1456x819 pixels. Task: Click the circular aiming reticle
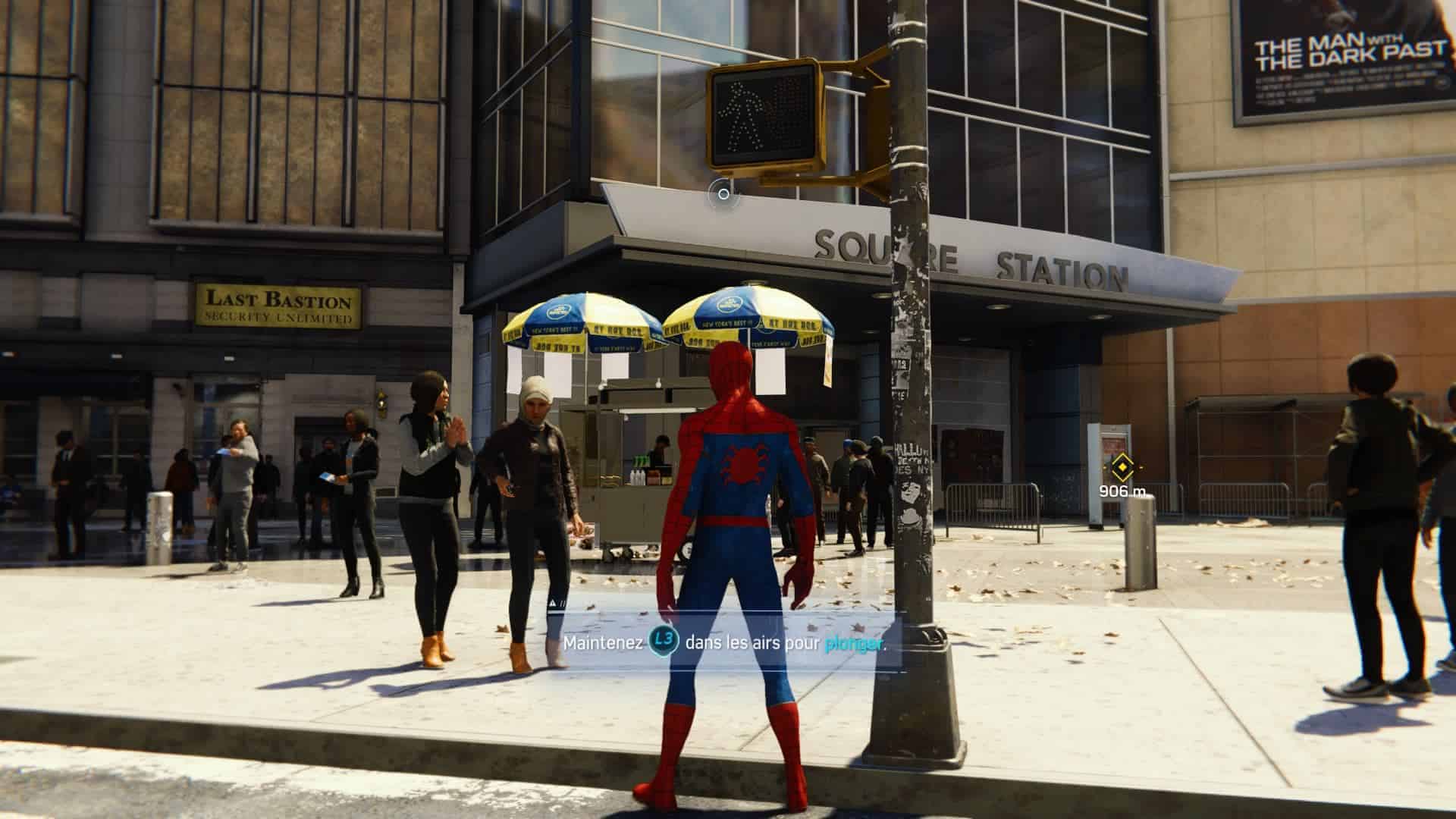(723, 194)
